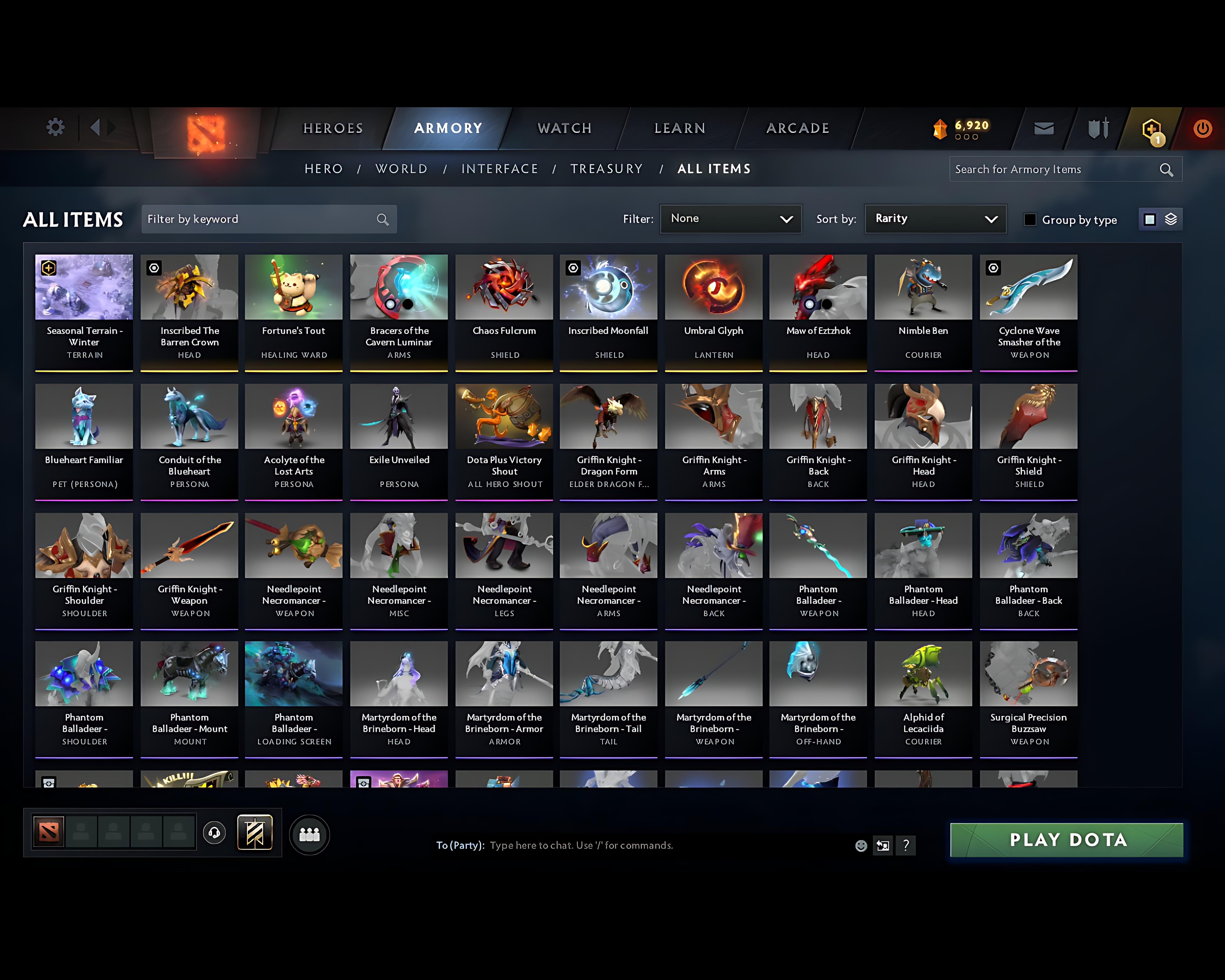The width and height of the screenshot is (1225, 980).
Task: Open the guild banner icon near party slots
Action: pyautogui.click(x=255, y=833)
